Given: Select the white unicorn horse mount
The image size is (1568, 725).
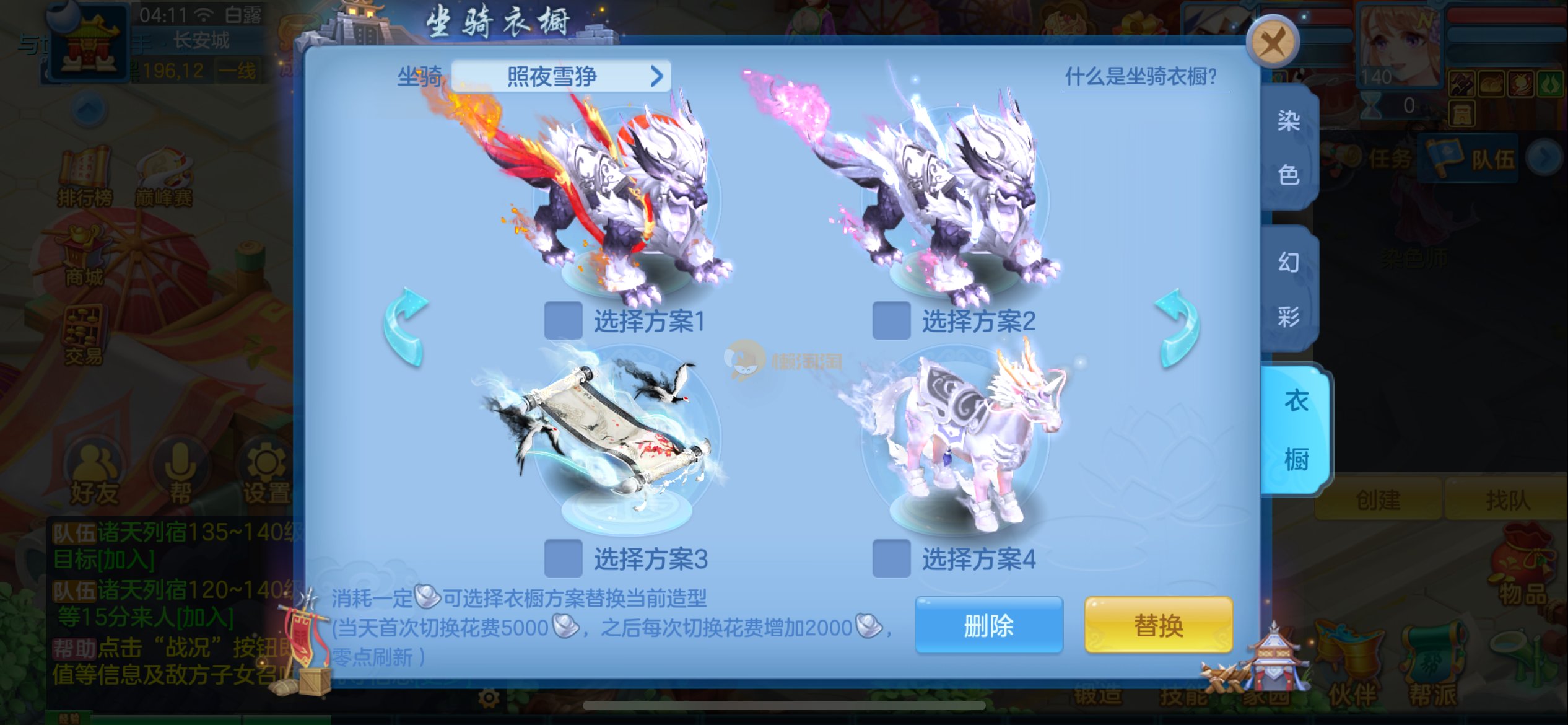Looking at the screenshot, I should click(x=966, y=434).
